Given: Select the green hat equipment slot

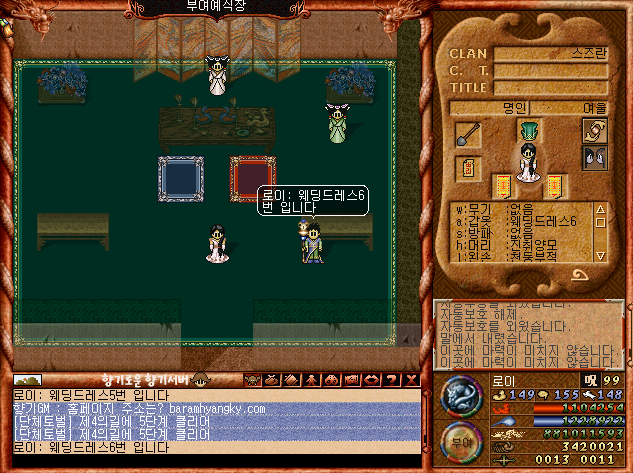Looking at the screenshot, I should [527, 130].
